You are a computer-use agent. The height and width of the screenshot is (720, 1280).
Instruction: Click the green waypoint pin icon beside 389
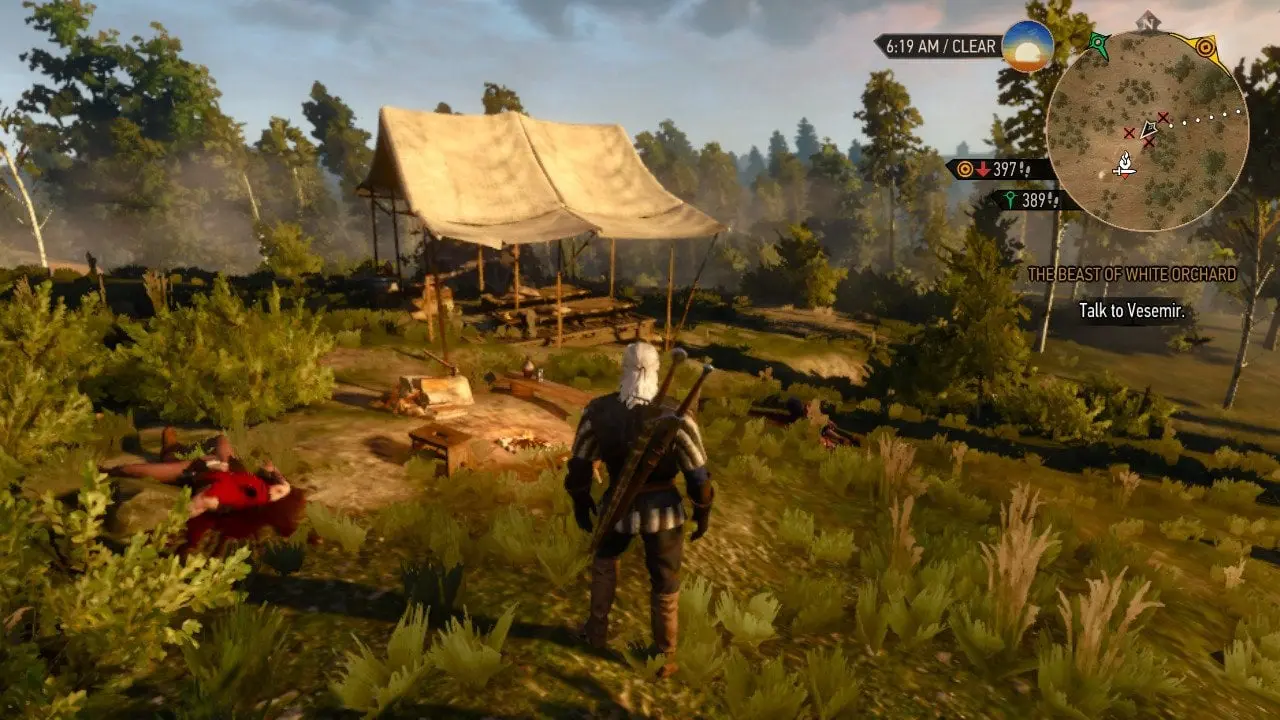pyautogui.click(x=1011, y=198)
